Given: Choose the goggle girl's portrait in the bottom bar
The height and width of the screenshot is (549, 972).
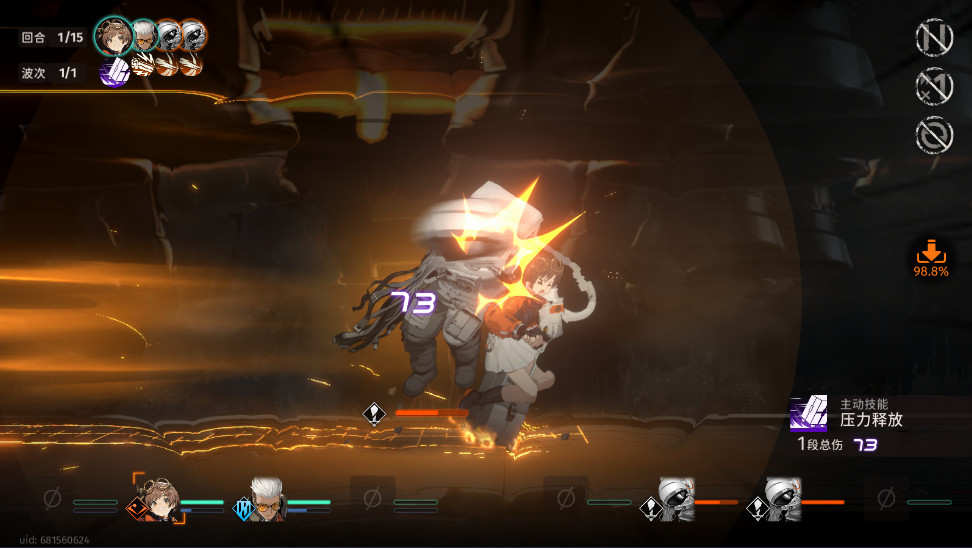Looking at the screenshot, I should click(x=158, y=498).
